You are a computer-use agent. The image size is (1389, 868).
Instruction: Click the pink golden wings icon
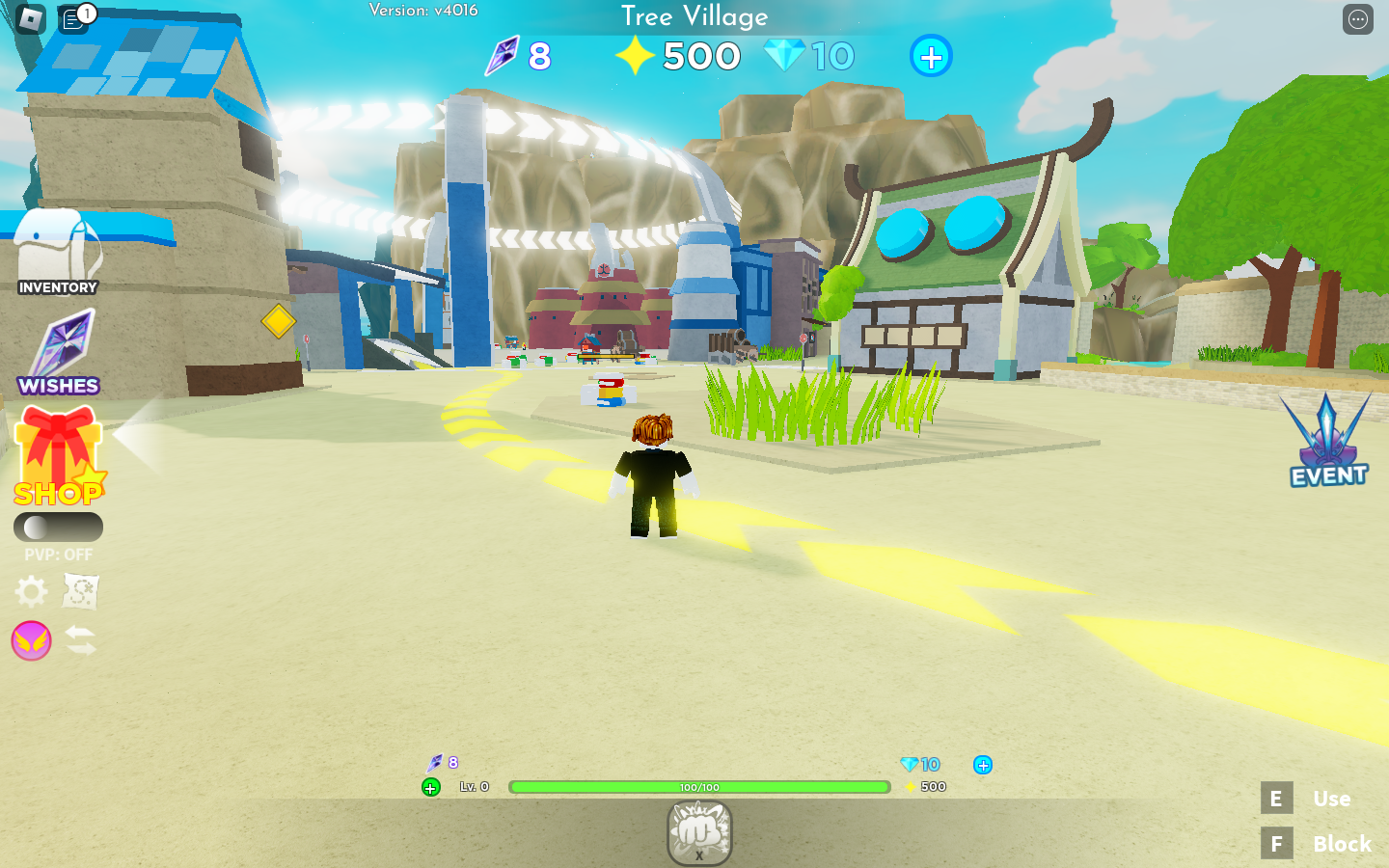(31, 640)
